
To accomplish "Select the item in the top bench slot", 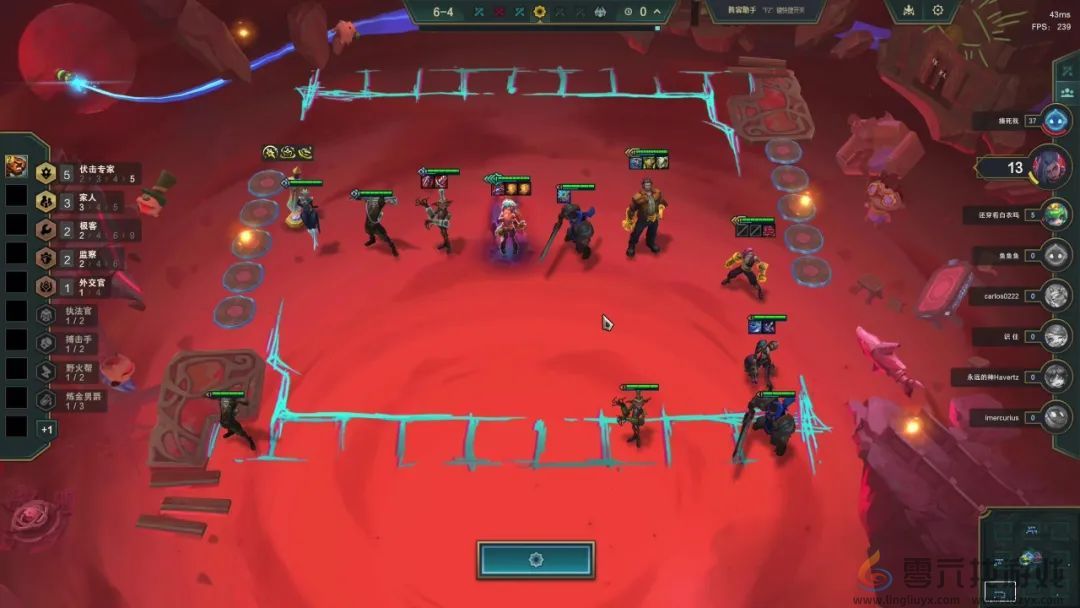I will pyautogui.click(x=16, y=166).
